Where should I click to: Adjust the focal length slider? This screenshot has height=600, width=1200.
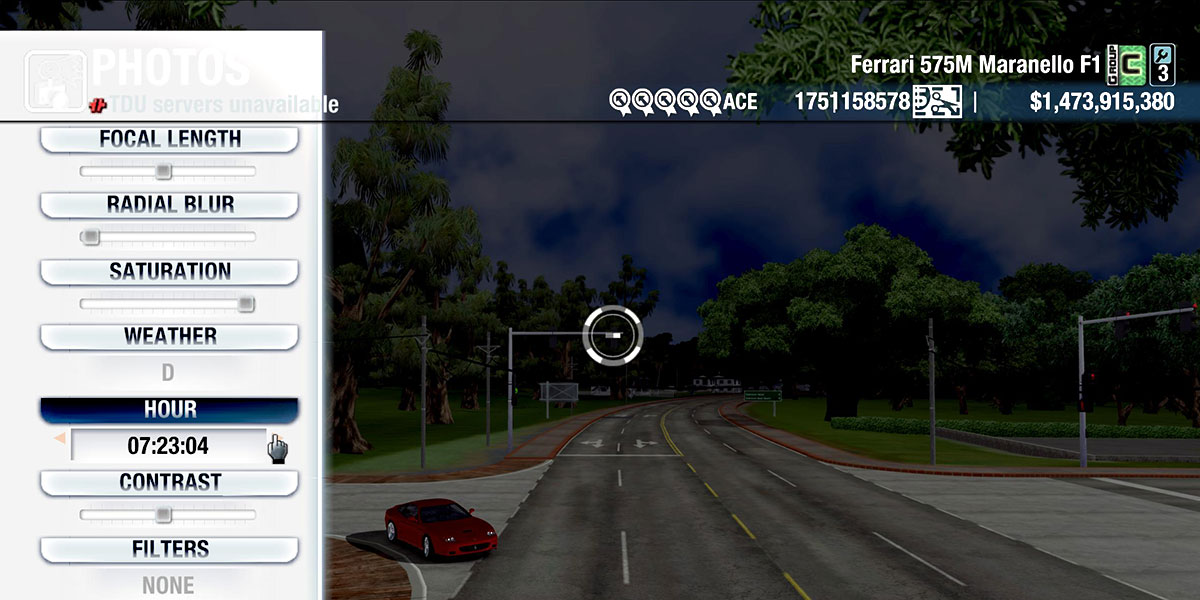[x=164, y=171]
